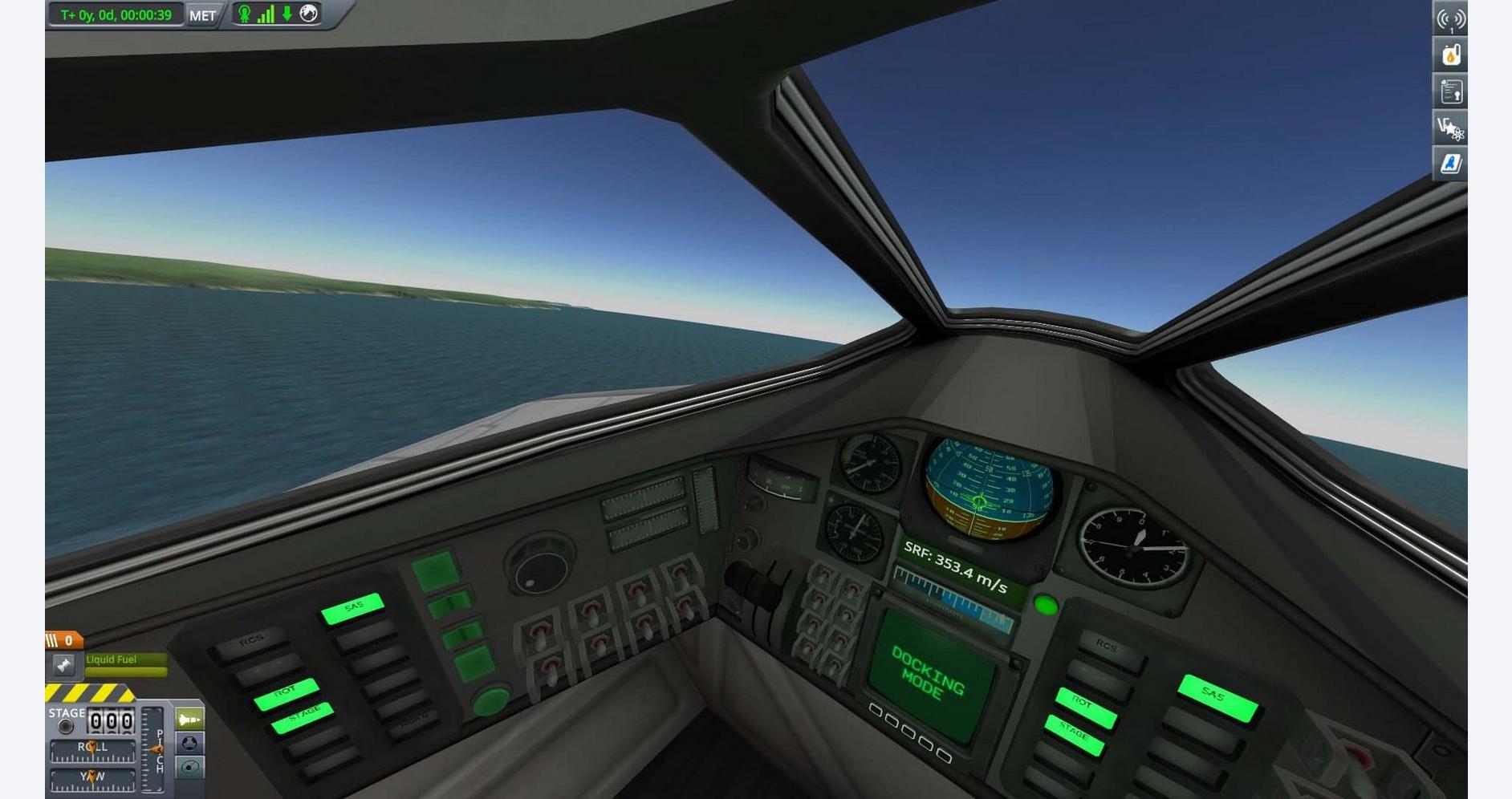Viewport: 1512px width, 799px height.
Task: Open the blue rocket KSPedia book
Action: point(1450,164)
